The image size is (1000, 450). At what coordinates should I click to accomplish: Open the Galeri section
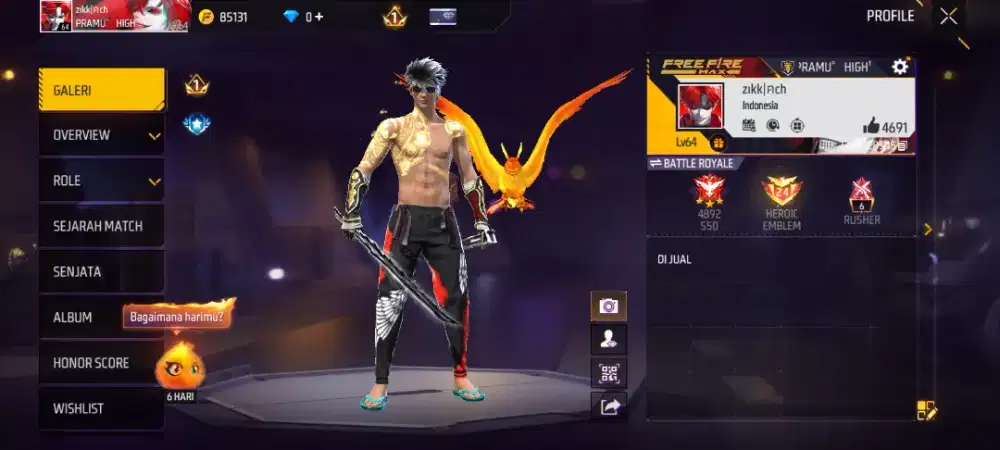[x=101, y=90]
